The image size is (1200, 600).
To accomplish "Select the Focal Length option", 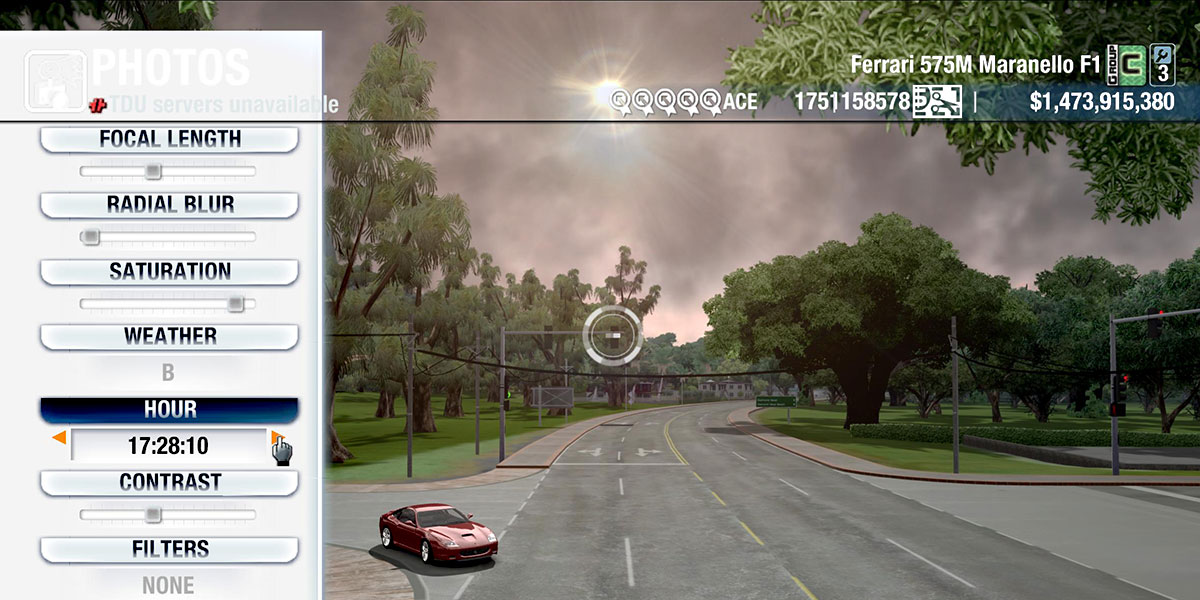I will 169,139.
